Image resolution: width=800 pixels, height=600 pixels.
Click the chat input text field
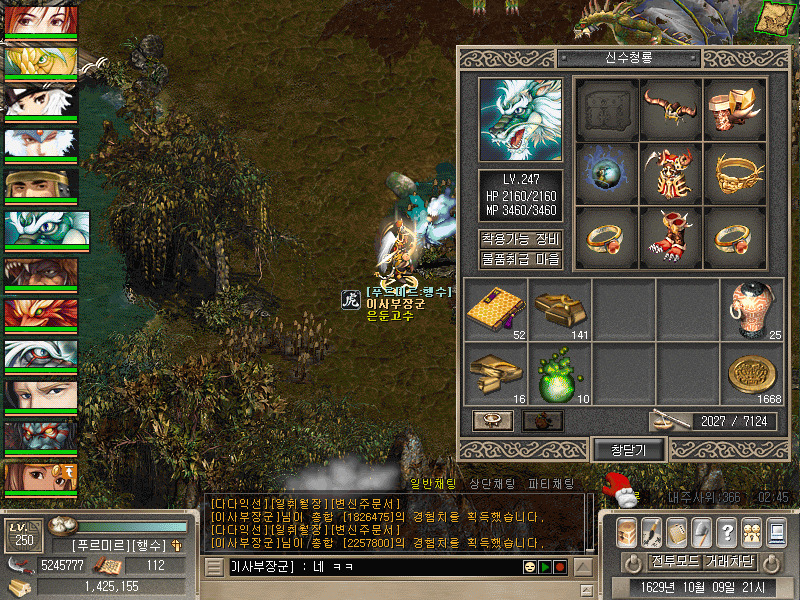click(x=370, y=567)
